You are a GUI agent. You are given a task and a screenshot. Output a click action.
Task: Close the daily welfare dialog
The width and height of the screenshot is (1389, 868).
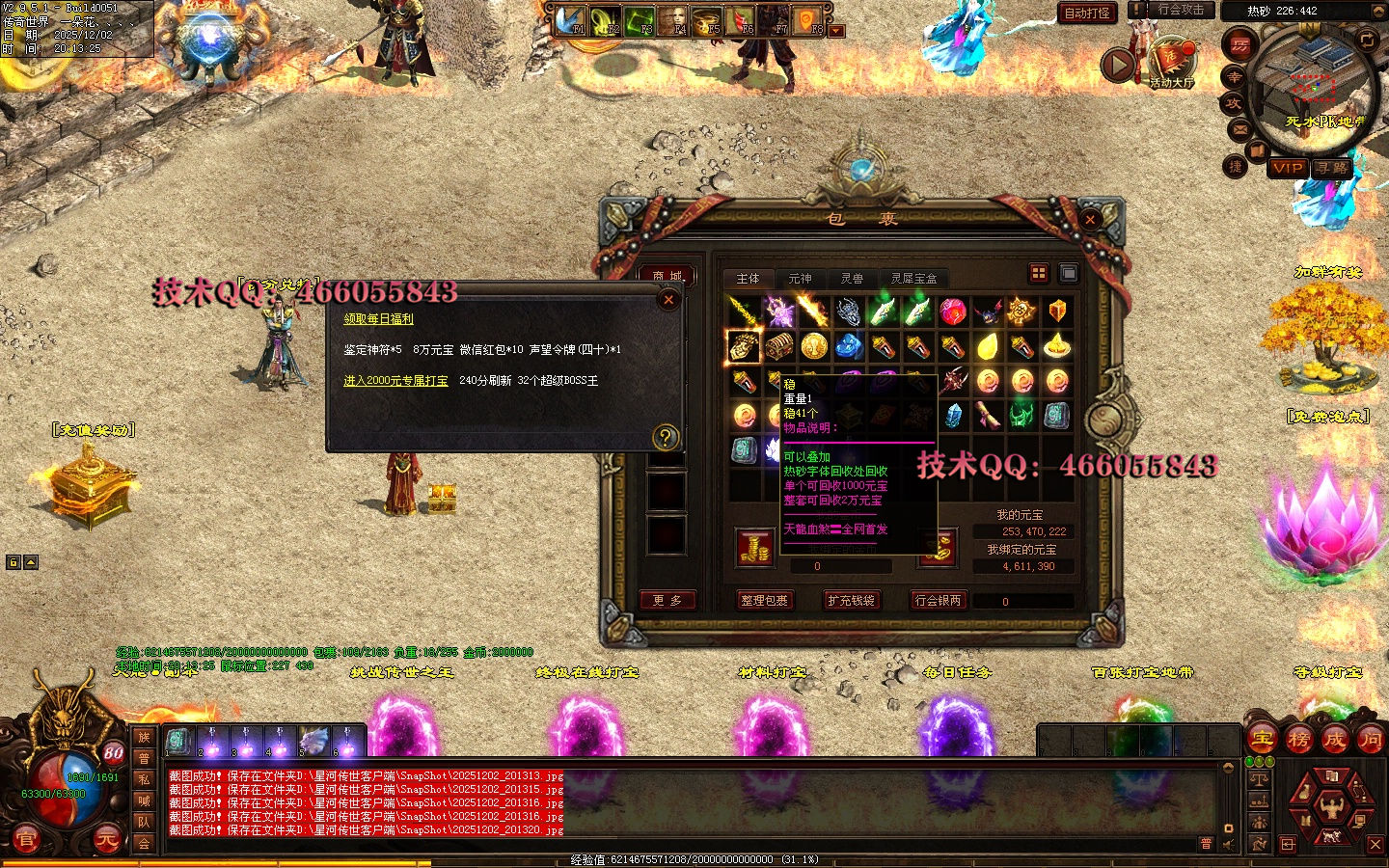coord(667,300)
